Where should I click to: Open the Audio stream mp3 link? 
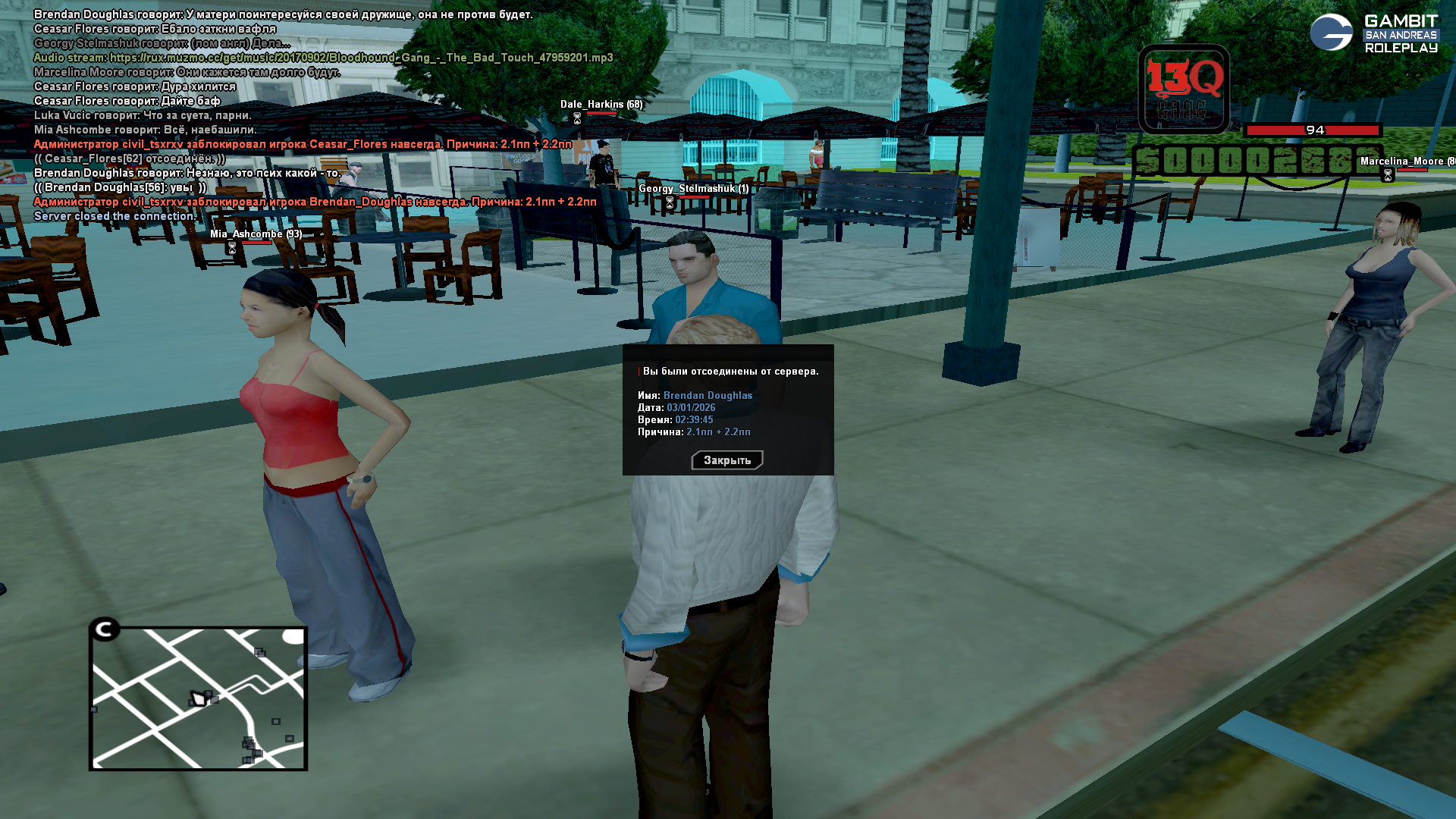pyautogui.click(x=361, y=58)
